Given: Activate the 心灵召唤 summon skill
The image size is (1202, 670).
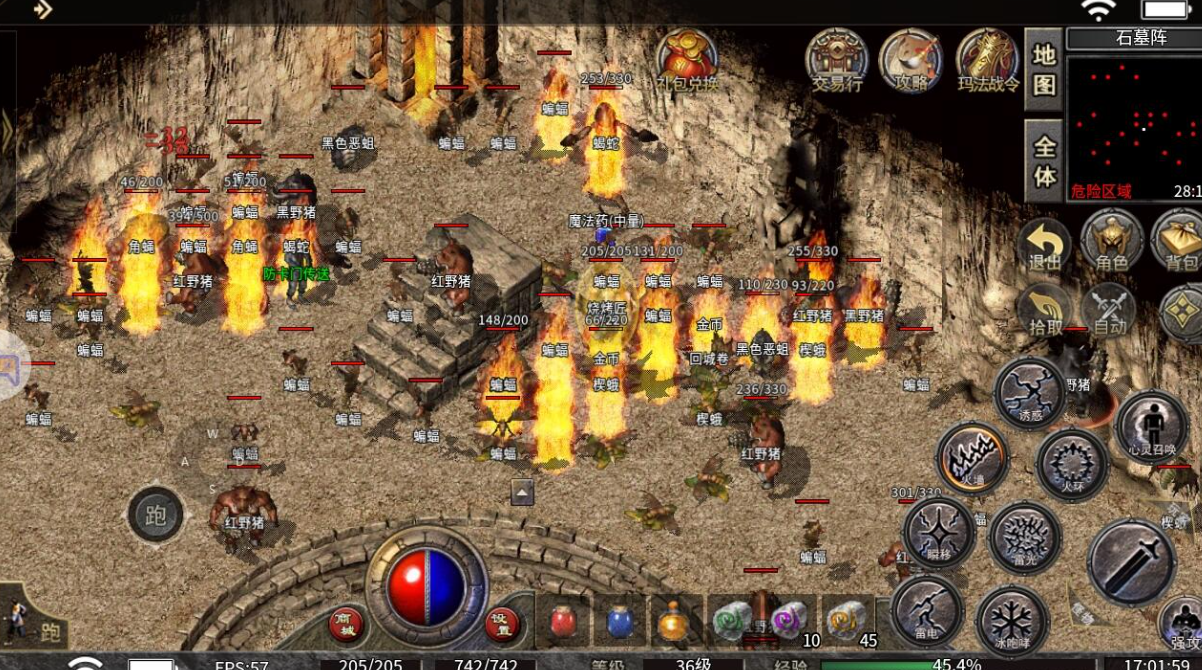Looking at the screenshot, I should (x=1152, y=428).
